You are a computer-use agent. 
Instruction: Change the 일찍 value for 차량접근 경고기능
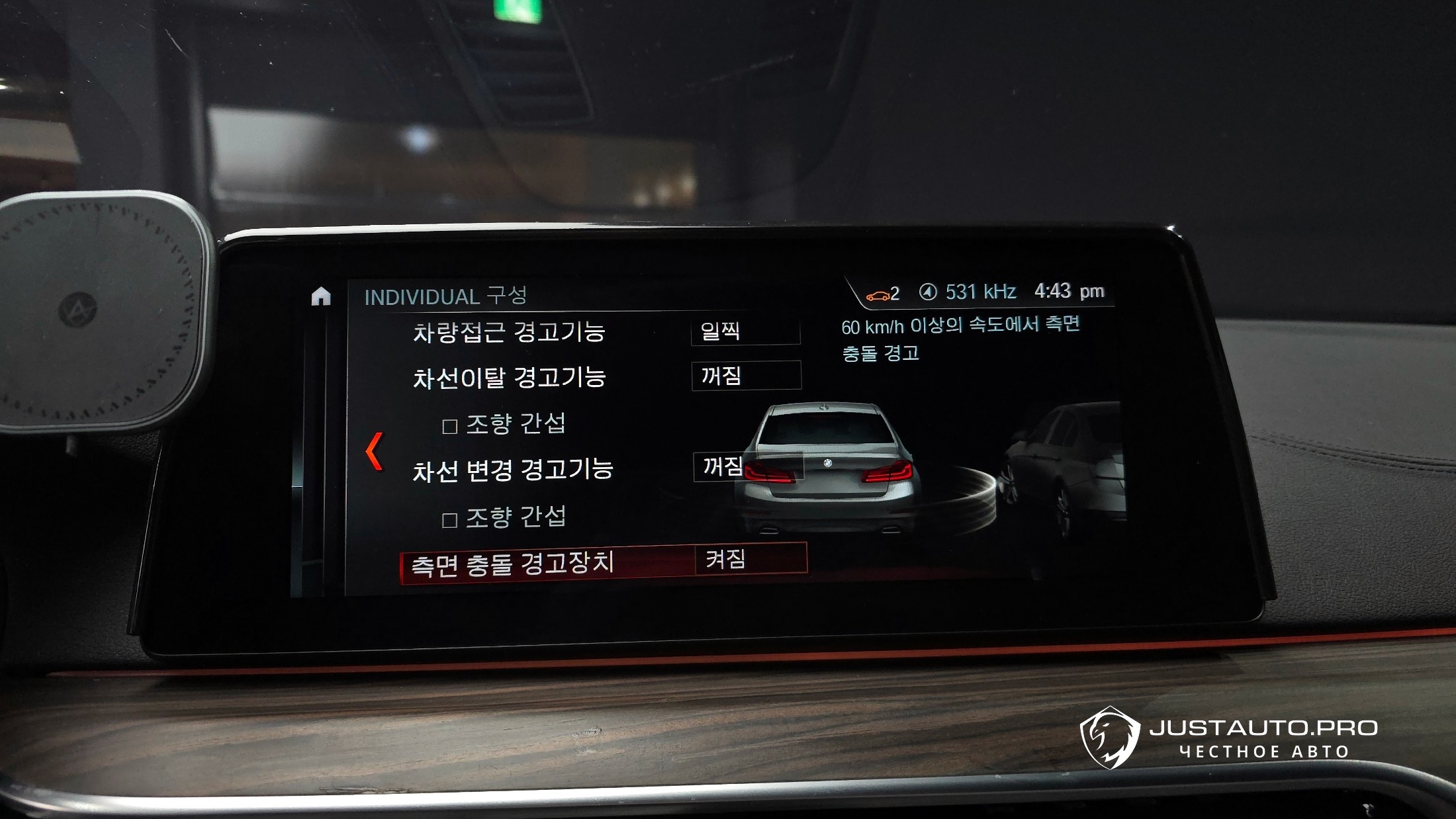point(745,331)
